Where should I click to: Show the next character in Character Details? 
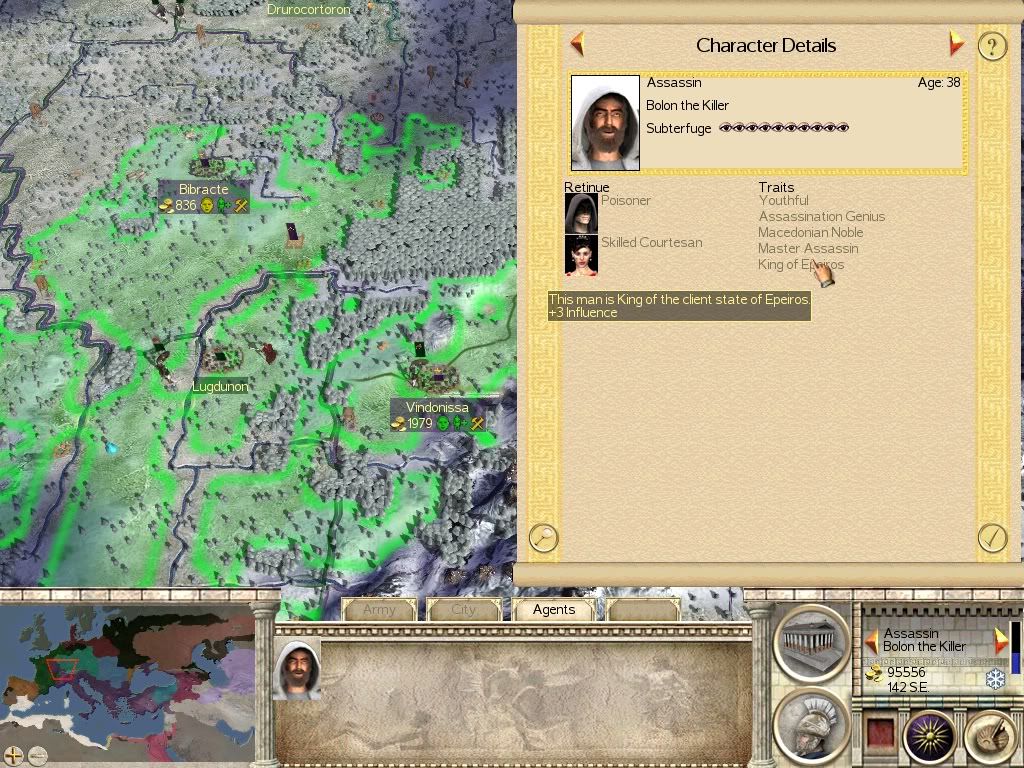[956, 44]
